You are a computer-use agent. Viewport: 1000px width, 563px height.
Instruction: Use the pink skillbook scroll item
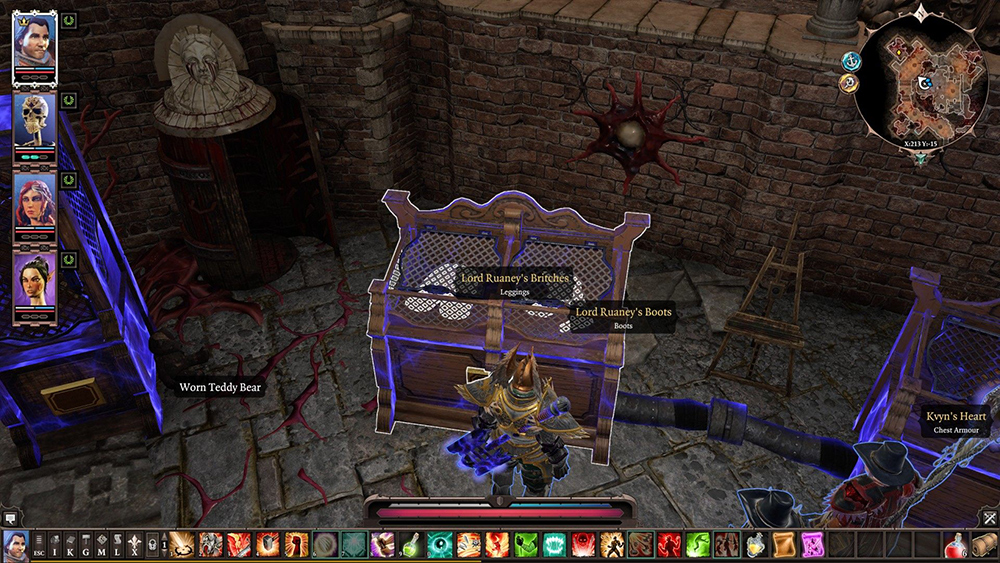(x=813, y=545)
